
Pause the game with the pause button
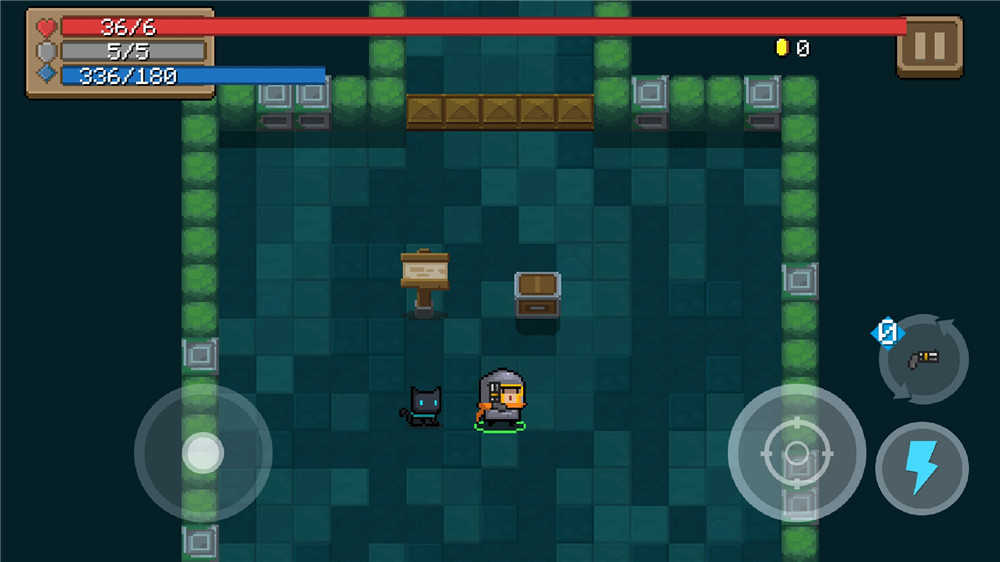click(x=929, y=46)
